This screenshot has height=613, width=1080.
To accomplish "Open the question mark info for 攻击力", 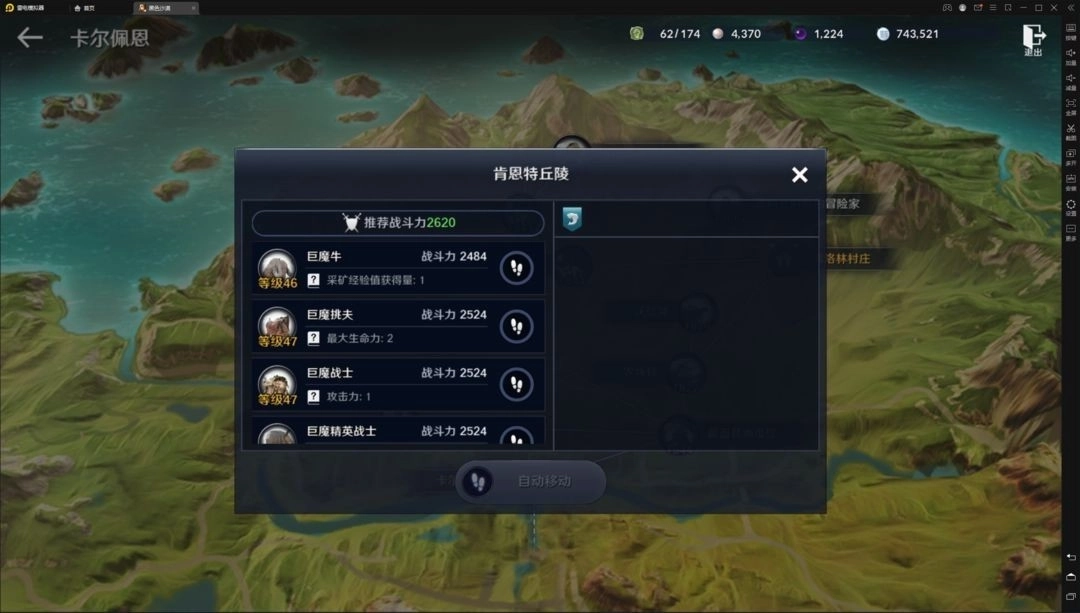I will (x=314, y=397).
